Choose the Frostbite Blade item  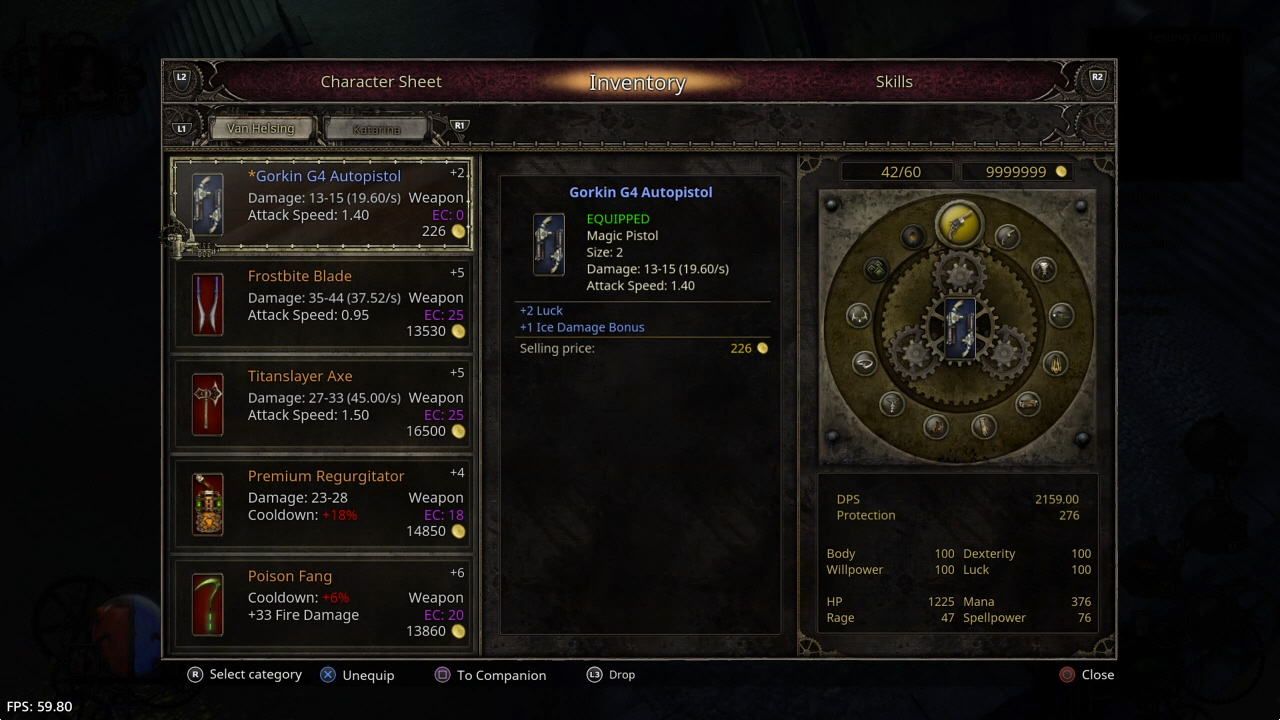click(322, 304)
